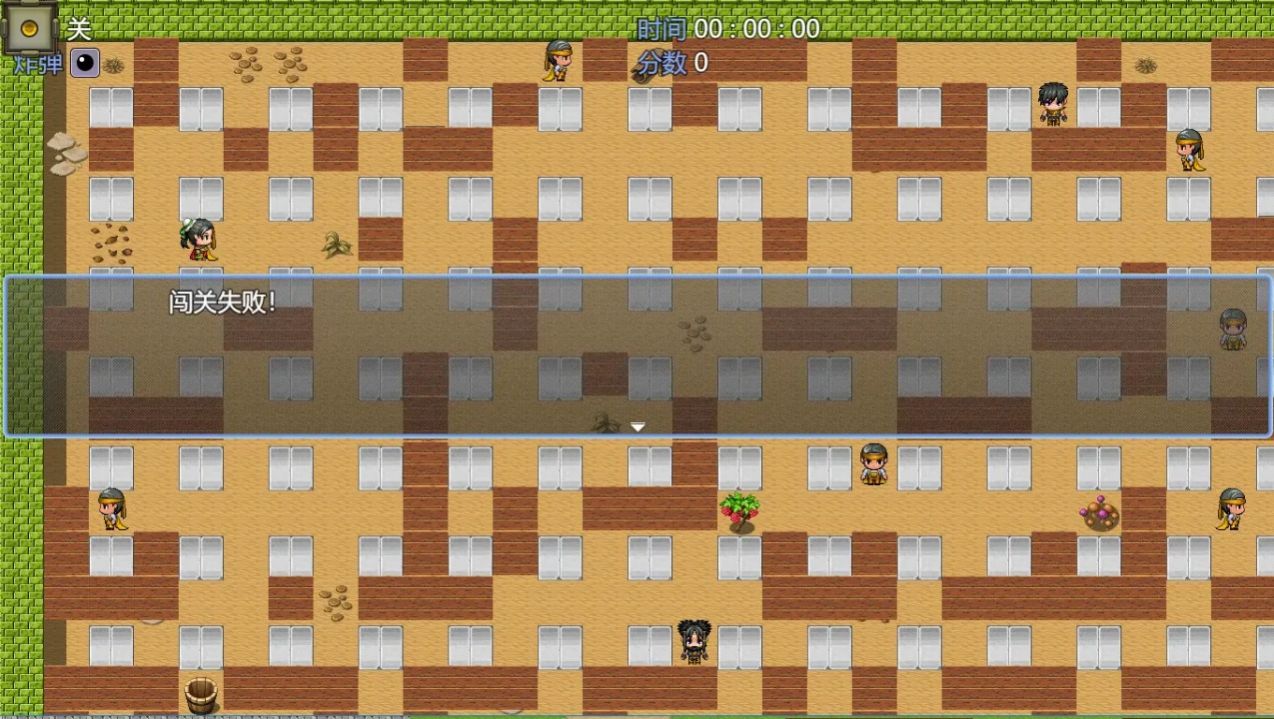This screenshot has width=1274, height=719.
Task: Click the white continue arrow in dialogue
Action: point(637,427)
